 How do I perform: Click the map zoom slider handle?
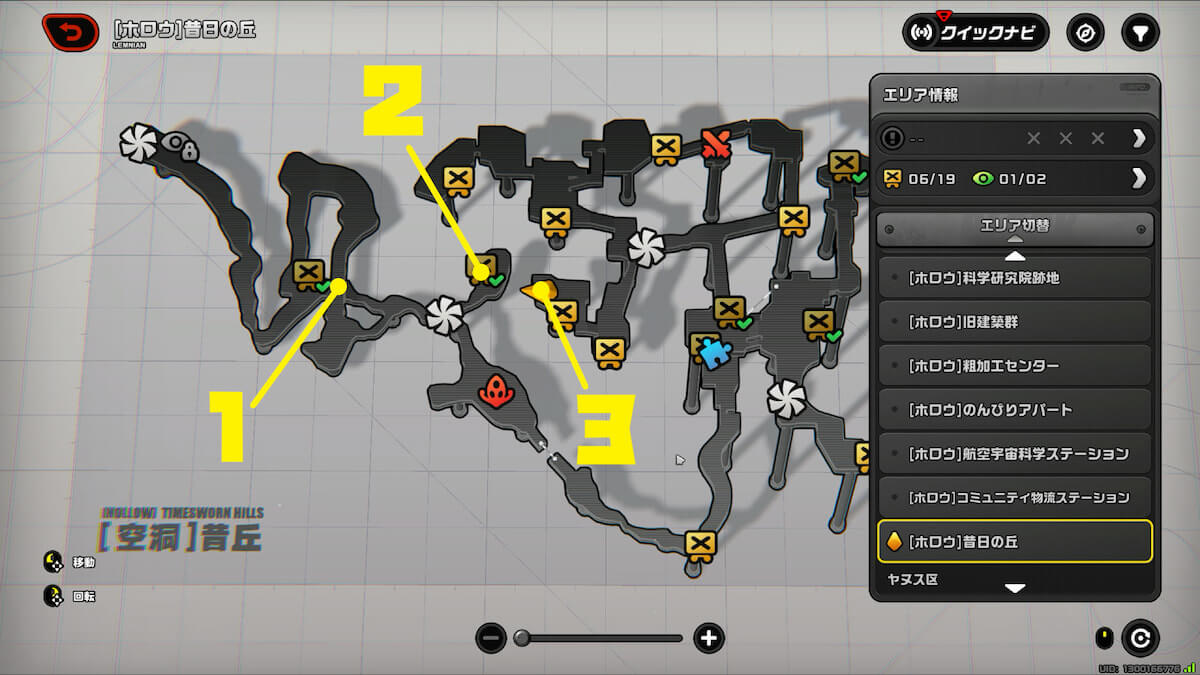tap(521, 638)
